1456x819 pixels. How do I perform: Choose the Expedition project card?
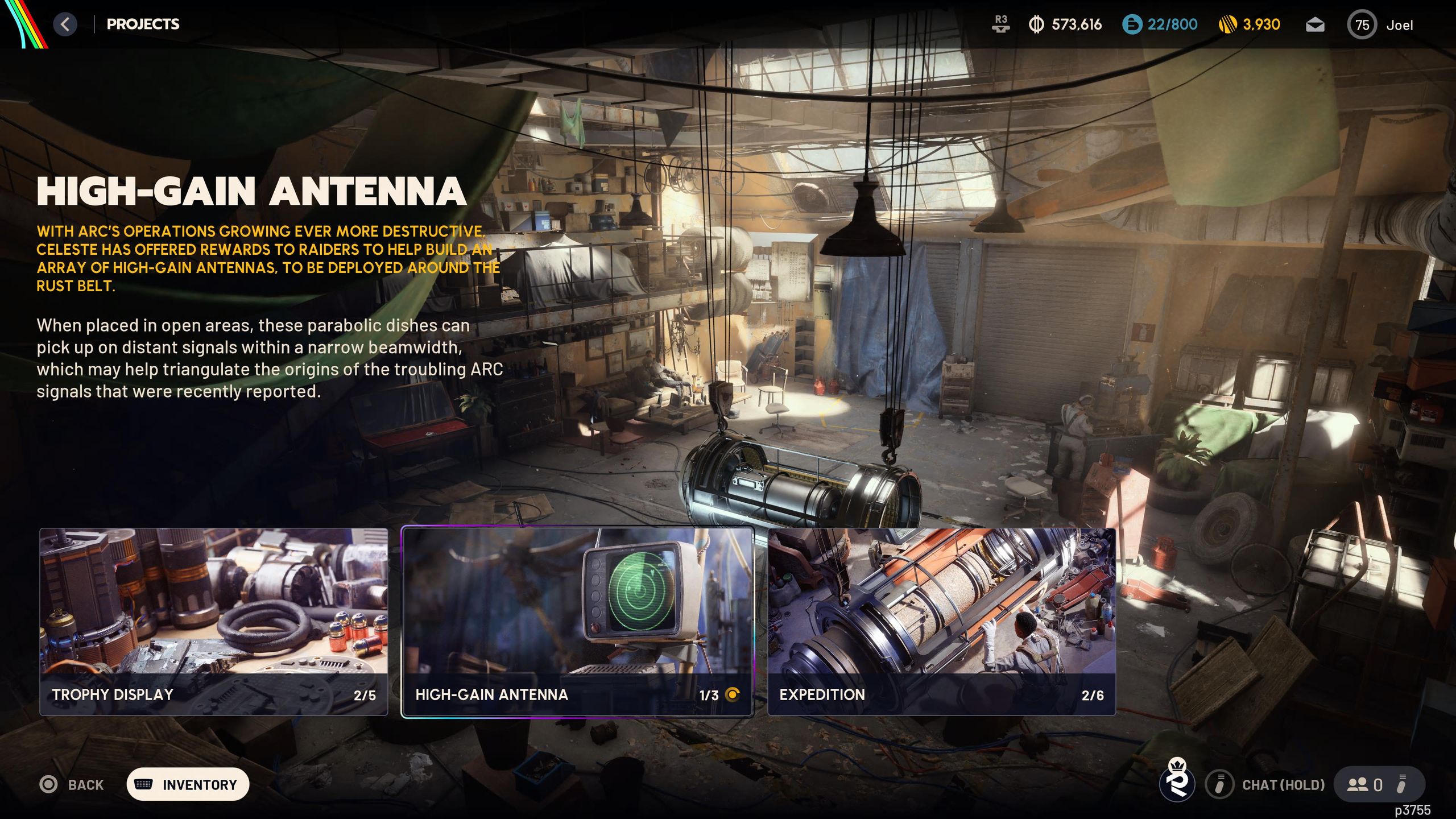coord(941,621)
